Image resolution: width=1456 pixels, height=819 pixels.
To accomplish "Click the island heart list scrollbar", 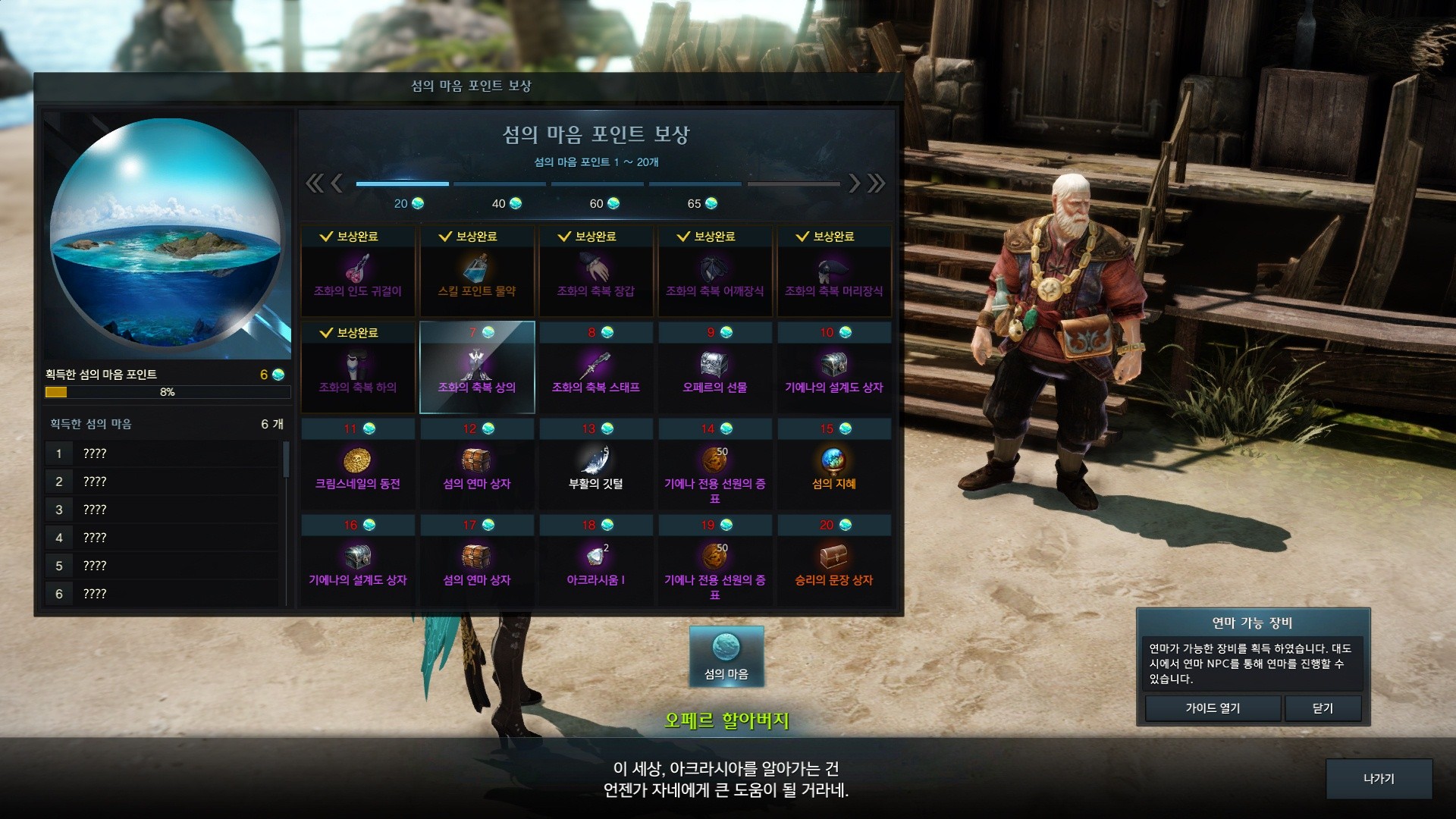I will pyautogui.click(x=287, y=460).
